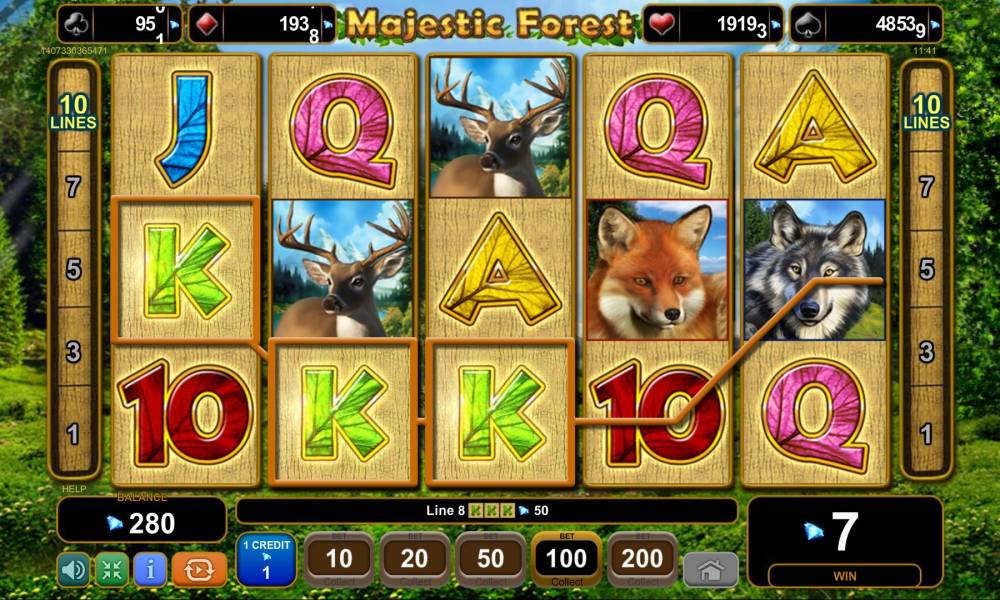Click the right 10 Lines selector
The height and width of the screenshot is (600, 1000).
[926, 112]
